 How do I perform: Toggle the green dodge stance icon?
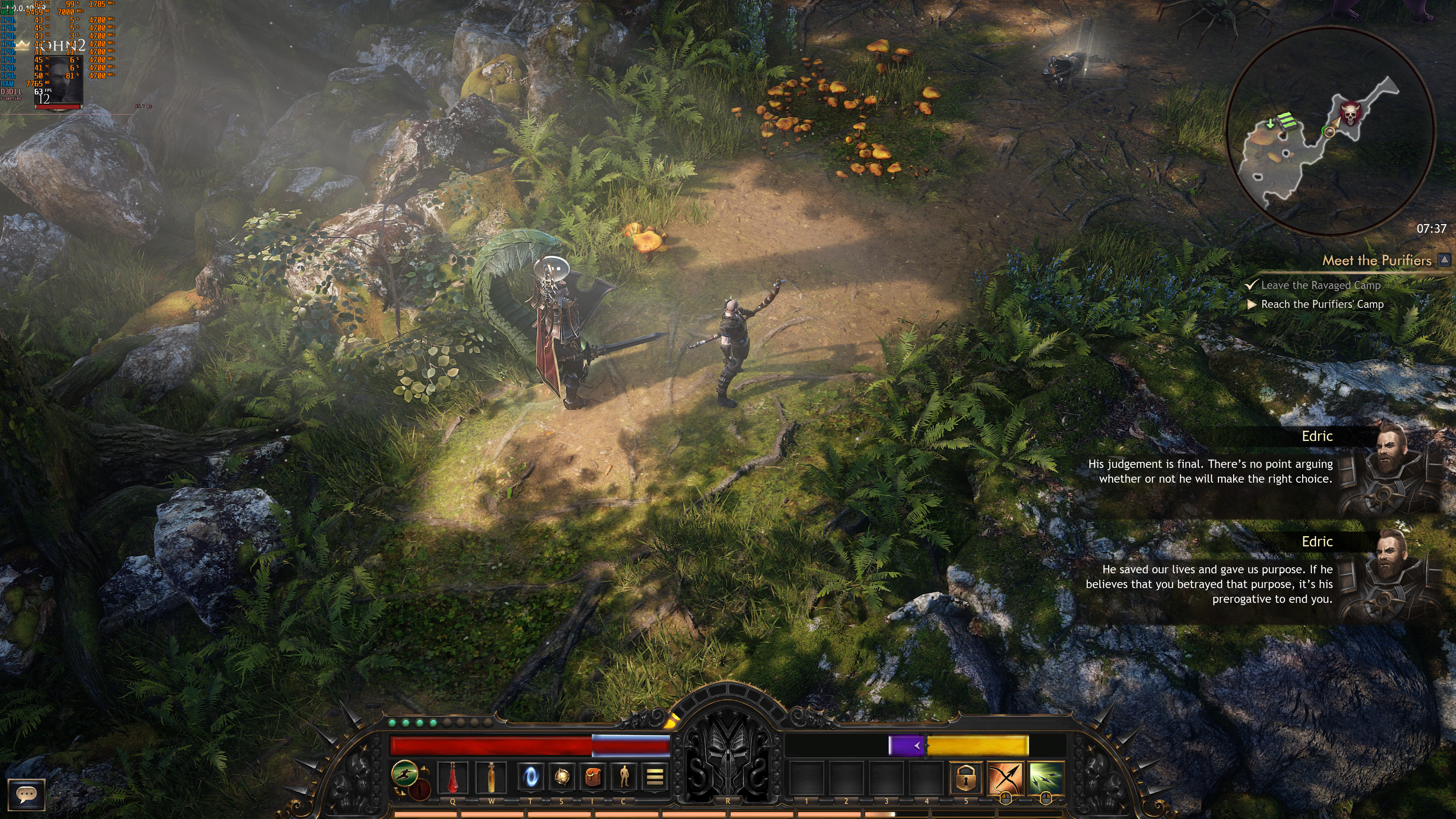click(x=405, y=773)
